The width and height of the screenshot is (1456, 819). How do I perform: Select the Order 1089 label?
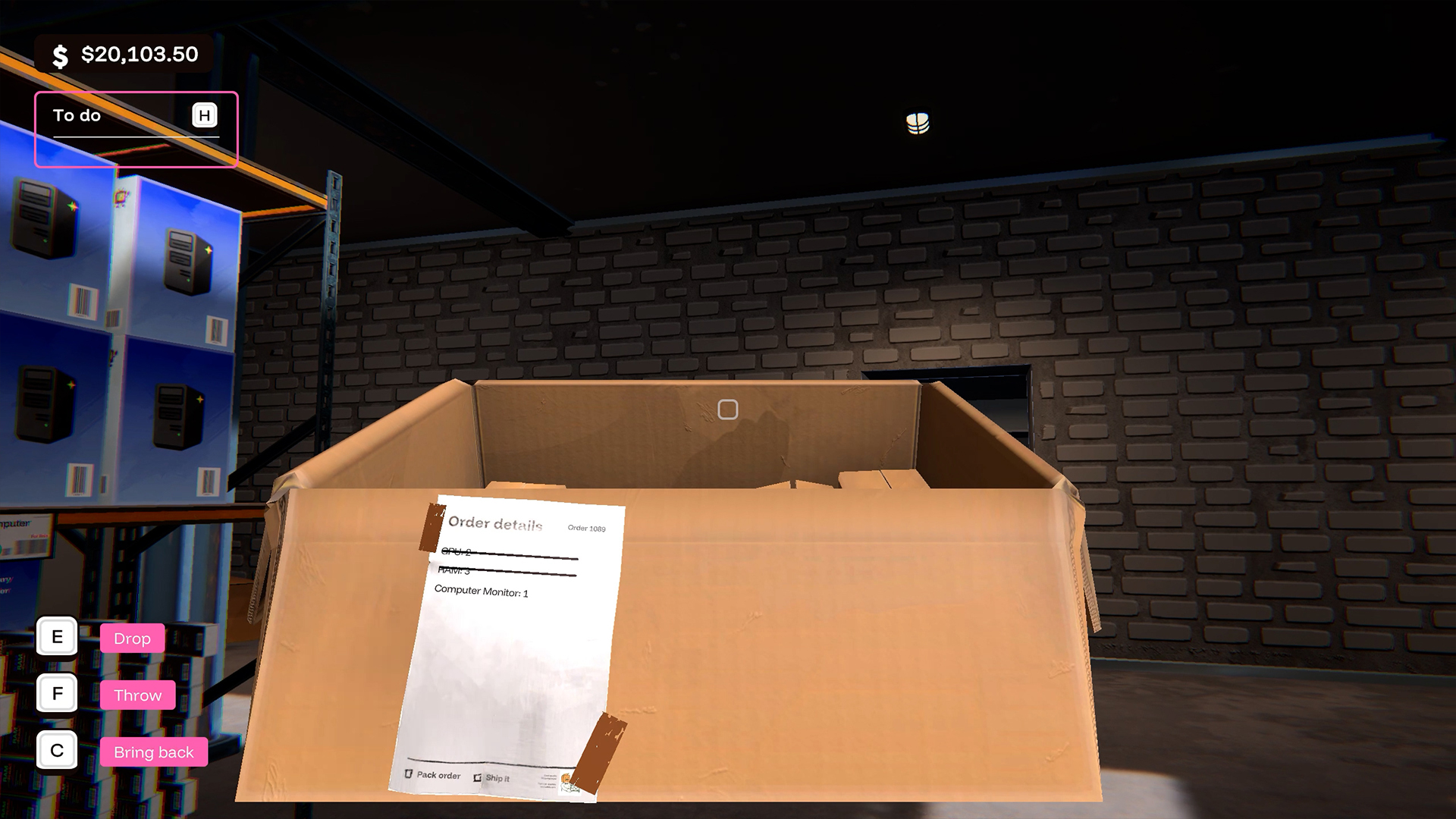tap(588, 529)
